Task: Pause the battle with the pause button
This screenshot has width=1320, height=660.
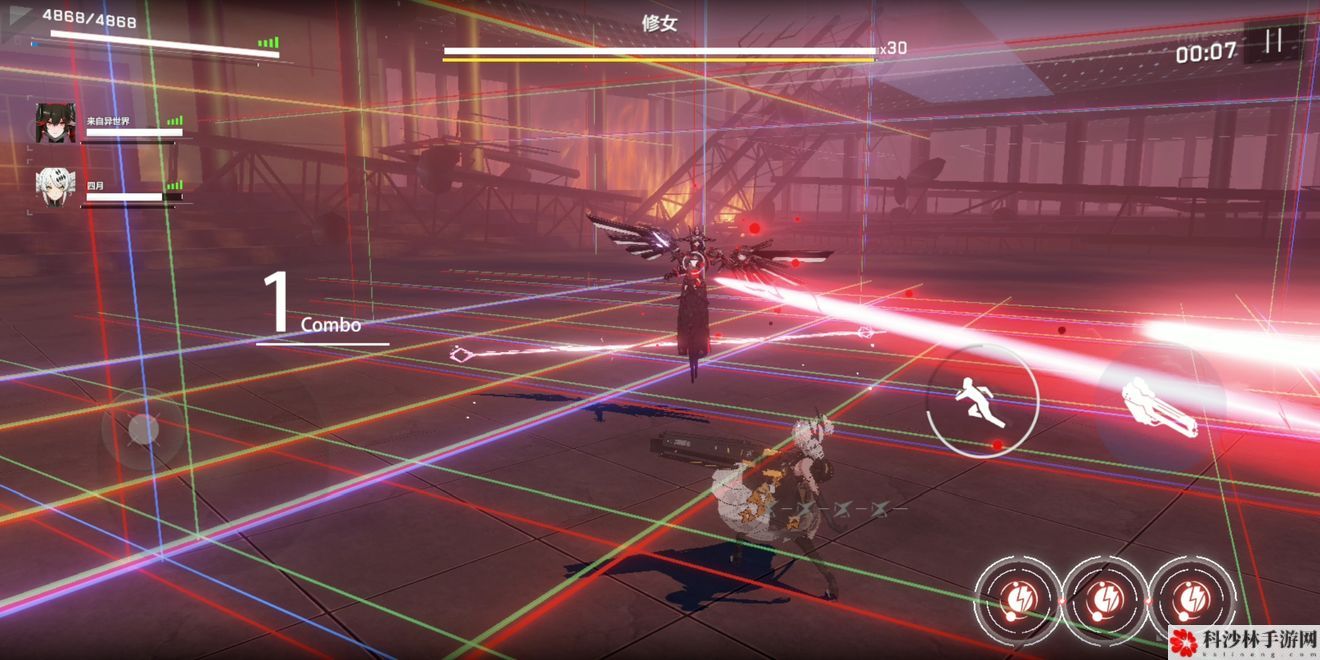Action: click(x=1273, y=42)
